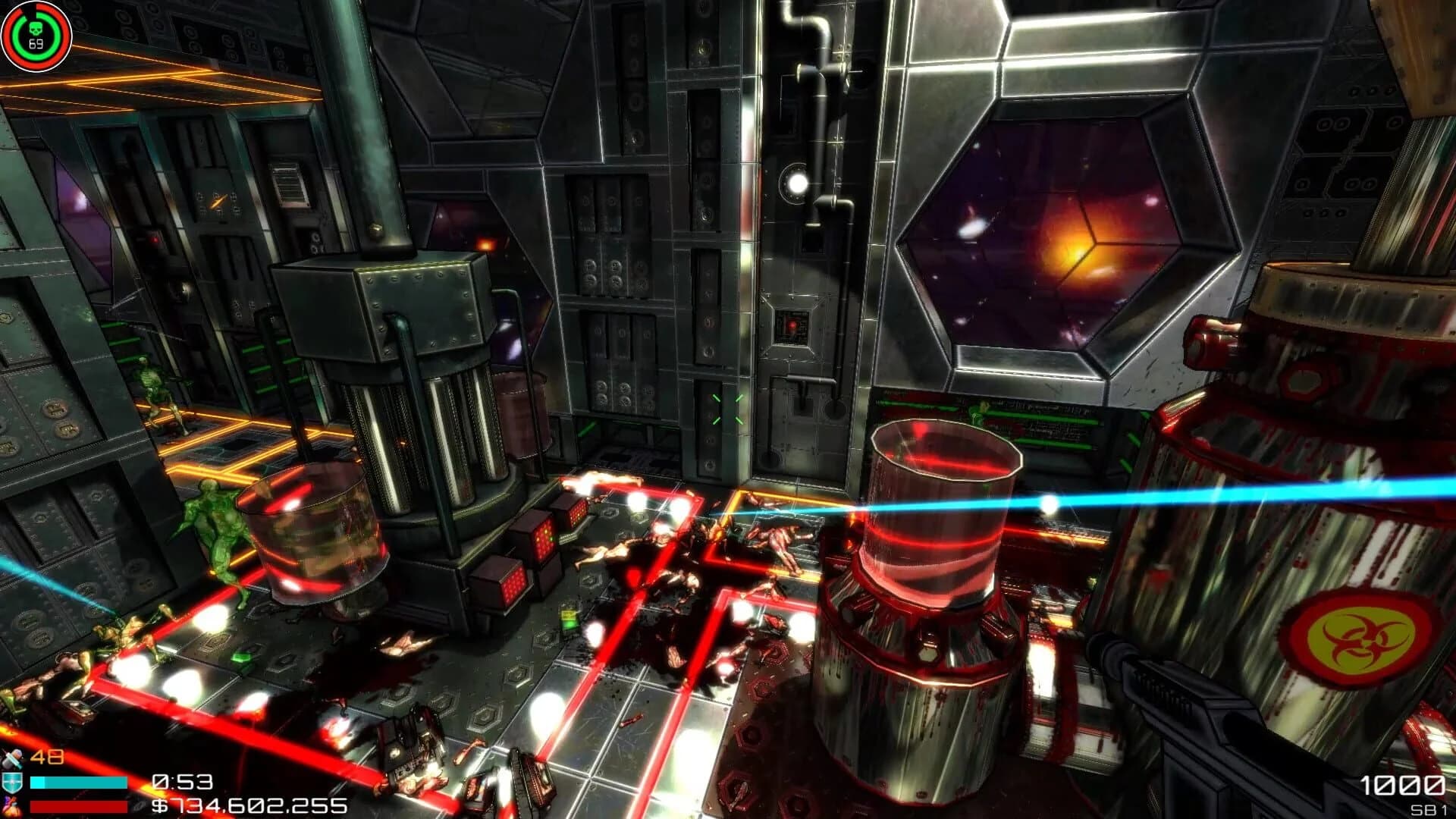Click the health icon next to the red bar
This screenshot has height=819, width=1456.
12,805
